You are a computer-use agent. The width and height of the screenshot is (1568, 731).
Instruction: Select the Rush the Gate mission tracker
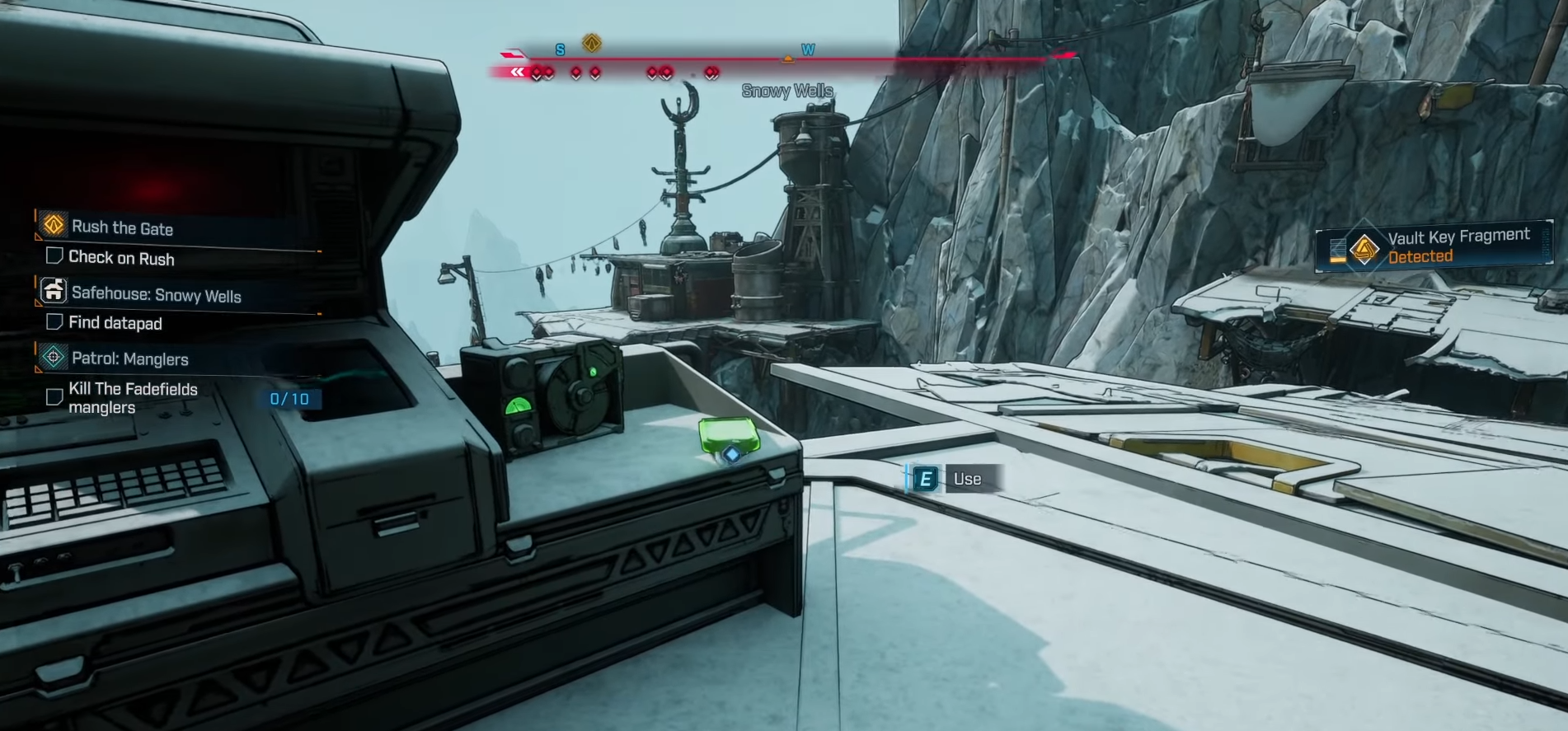122,227
